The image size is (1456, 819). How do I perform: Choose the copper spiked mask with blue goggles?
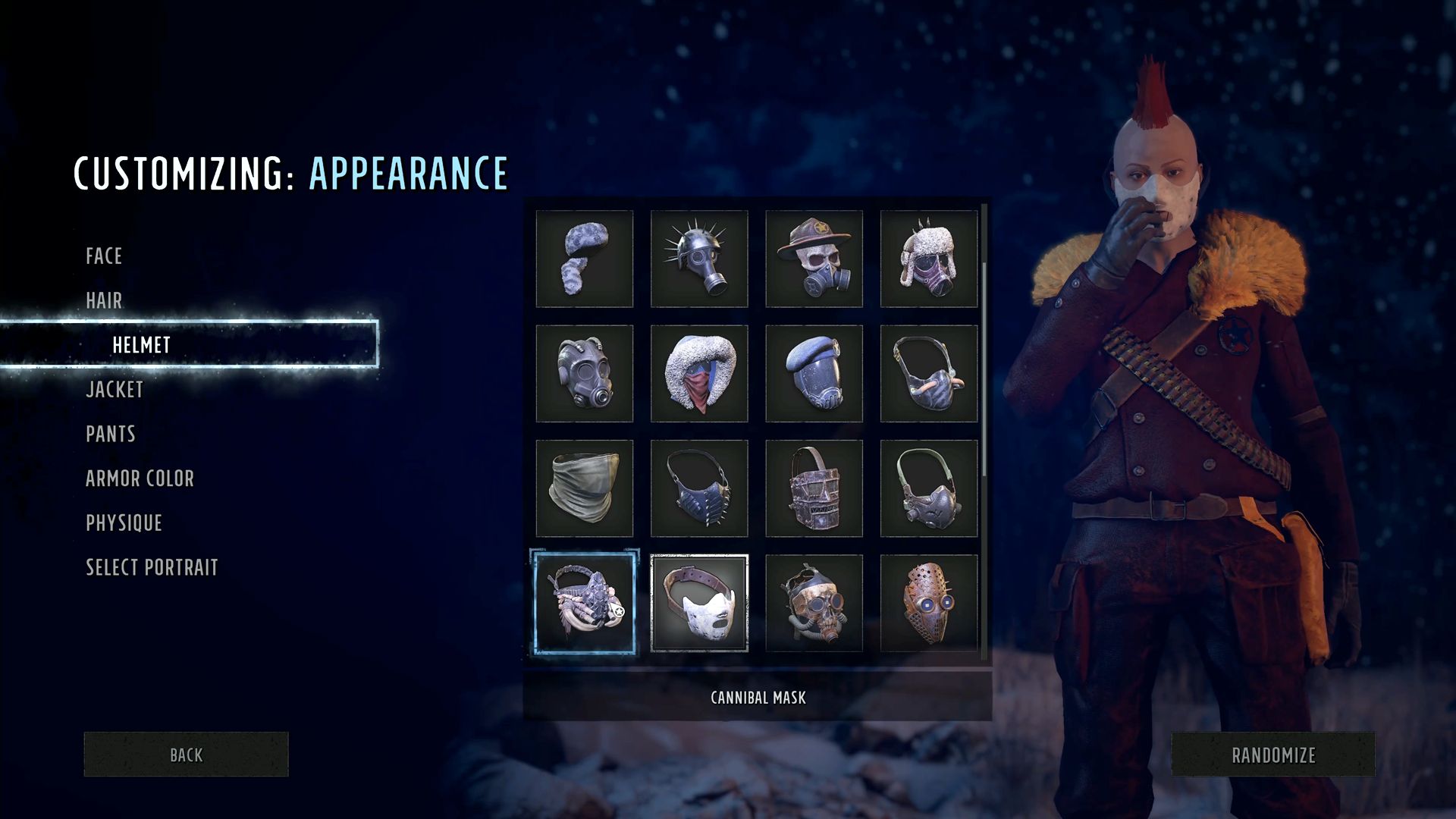pyautogui.click(x=929, y=603)
